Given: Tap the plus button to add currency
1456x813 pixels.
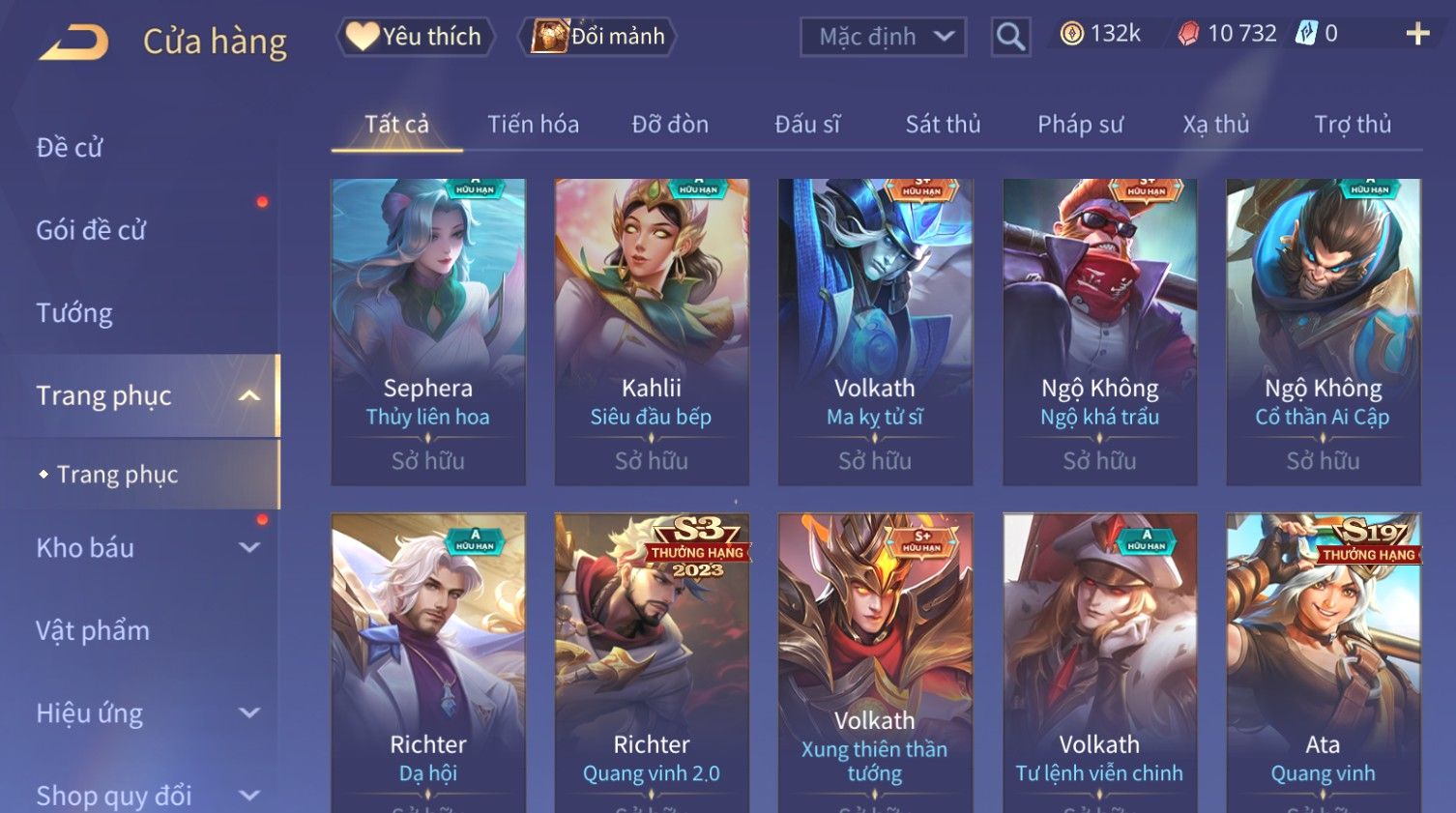Looking at the screenshot, I should (1417, 35).
